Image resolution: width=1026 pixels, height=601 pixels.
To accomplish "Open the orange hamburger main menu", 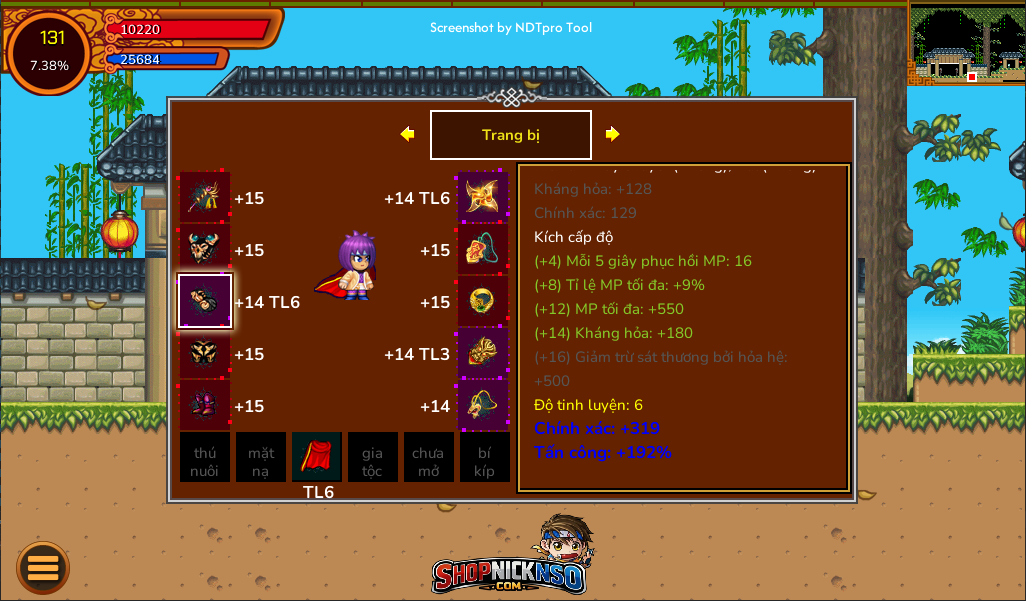I will [x=43, y=568].
